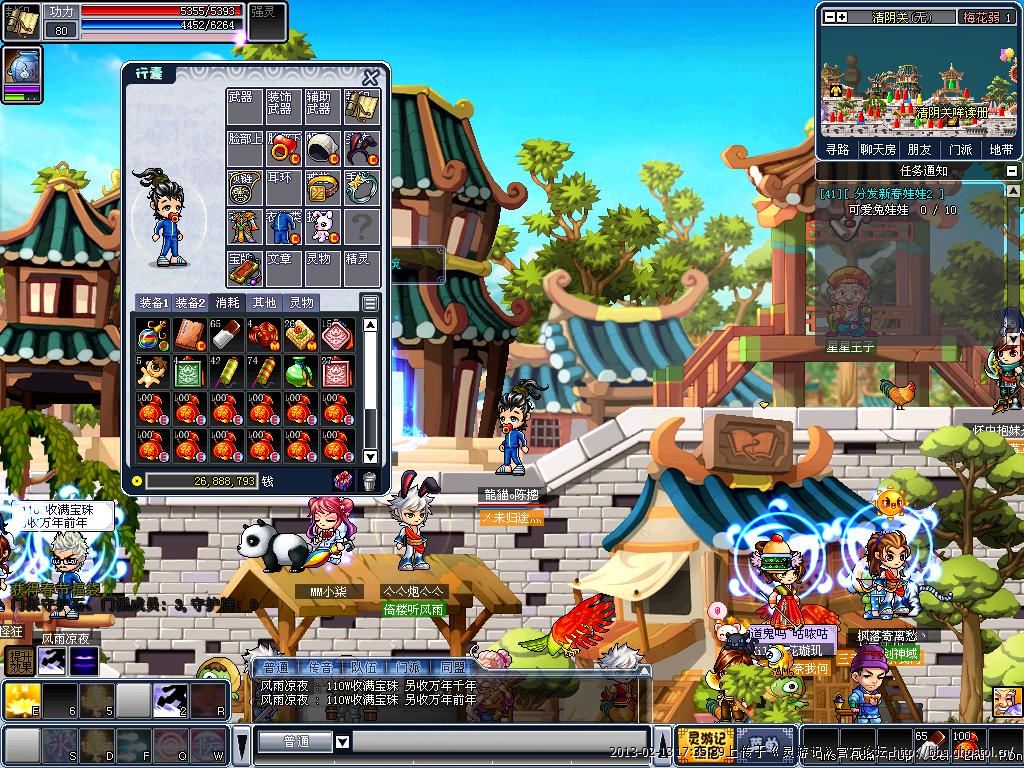Show the 朋友 friends list
This screenshot has height=768, width=1024.
click(x=919, y=149)
